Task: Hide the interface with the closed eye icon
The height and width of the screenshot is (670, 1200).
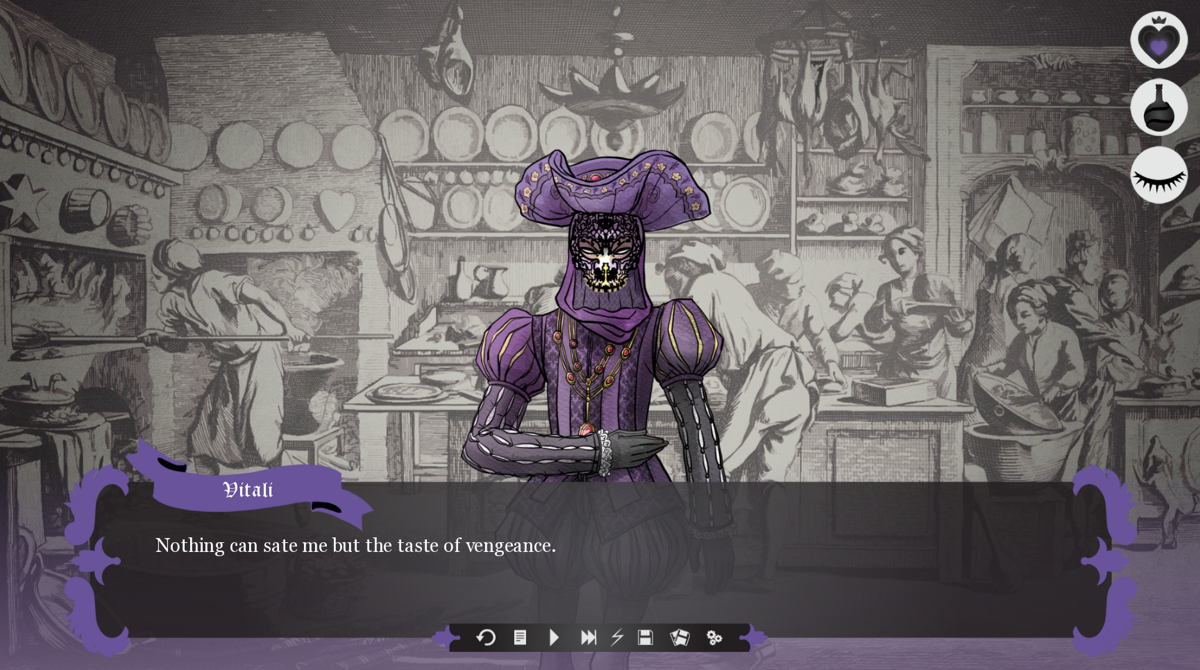Action: coord(1158,175)
